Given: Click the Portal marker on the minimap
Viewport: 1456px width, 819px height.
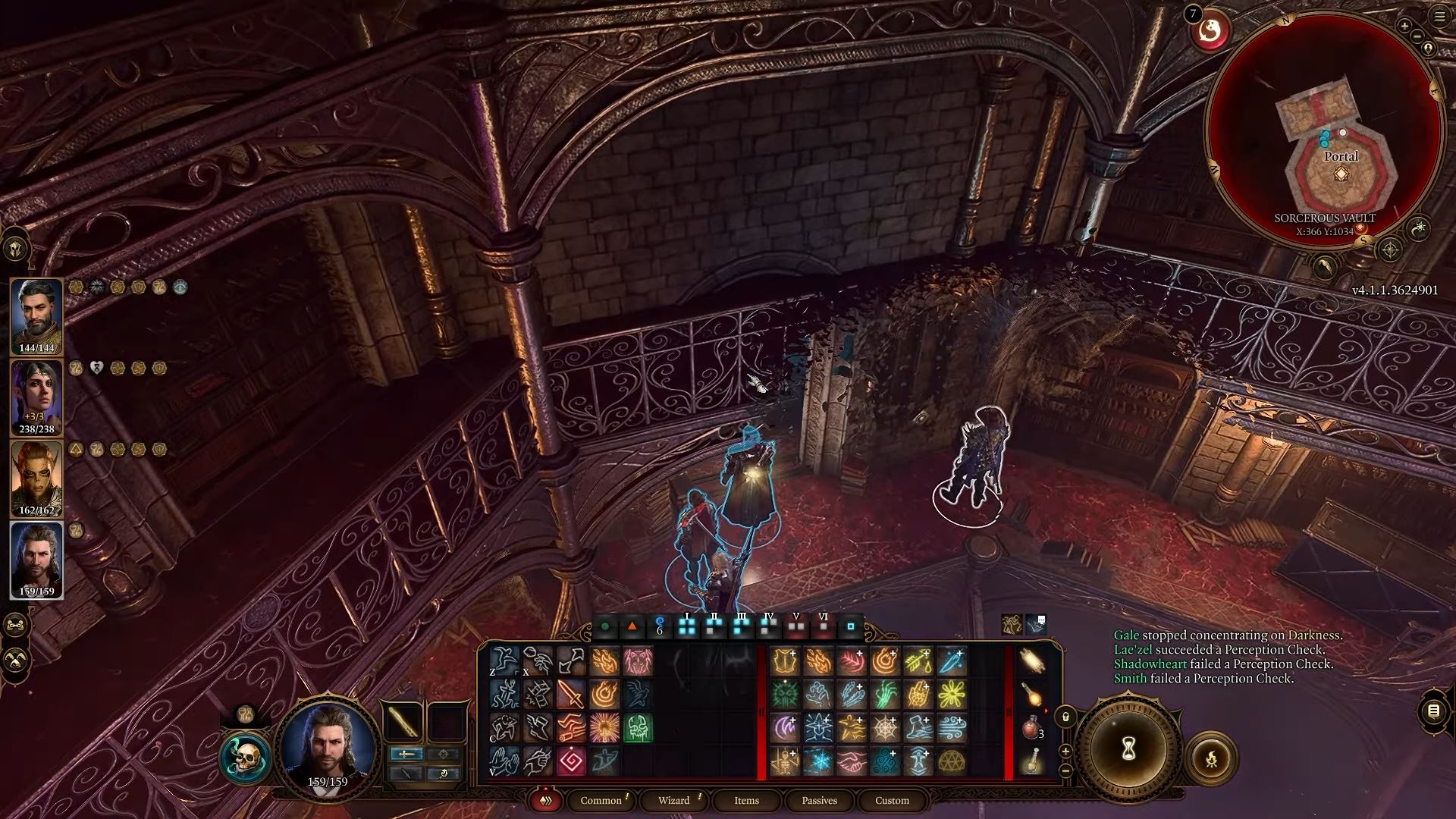Looking at the screenshot, I should click(x=1341, y=174).
